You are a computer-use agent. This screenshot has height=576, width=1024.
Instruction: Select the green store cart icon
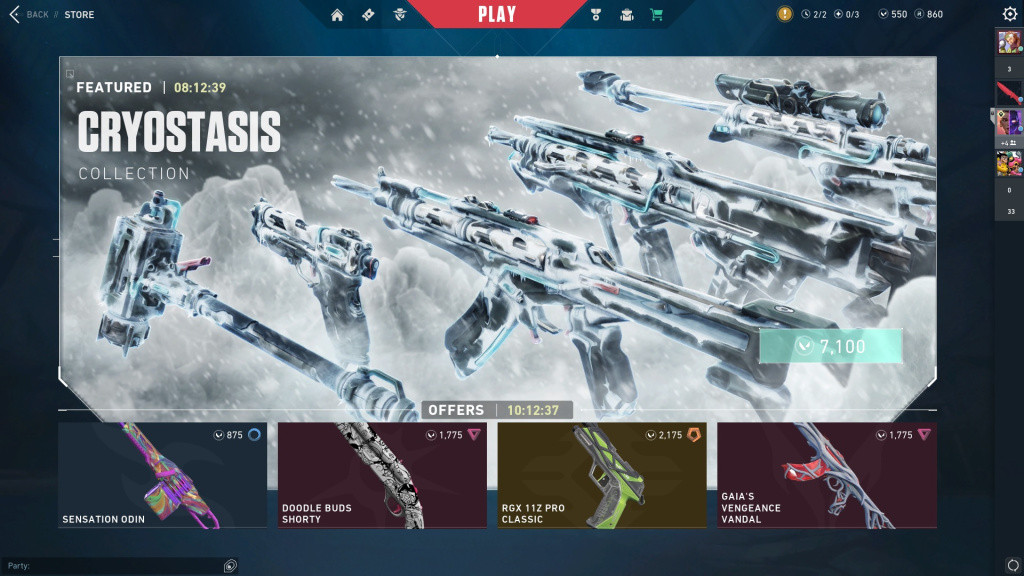(x=656, y=15)
